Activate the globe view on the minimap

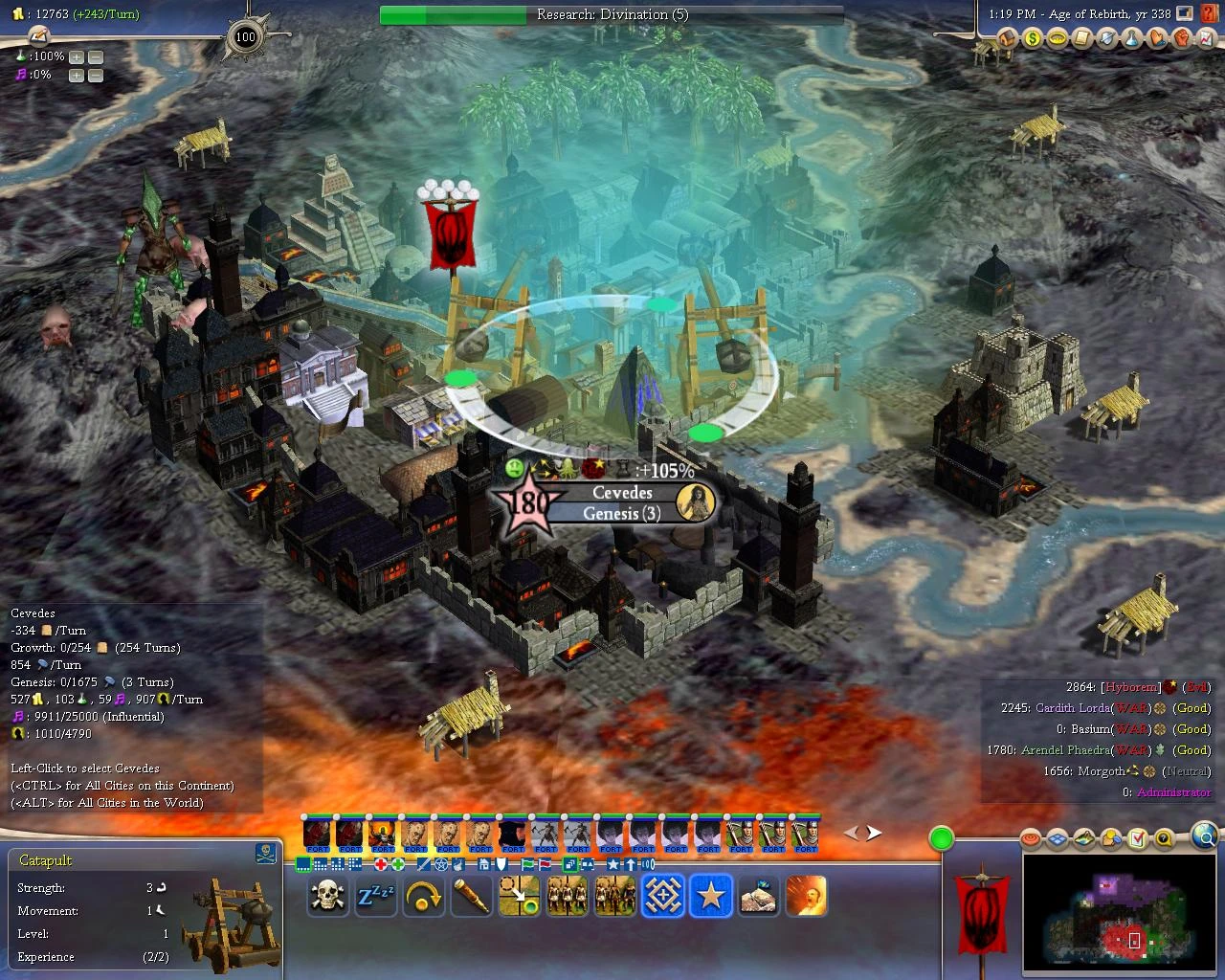click(1205, 835)
